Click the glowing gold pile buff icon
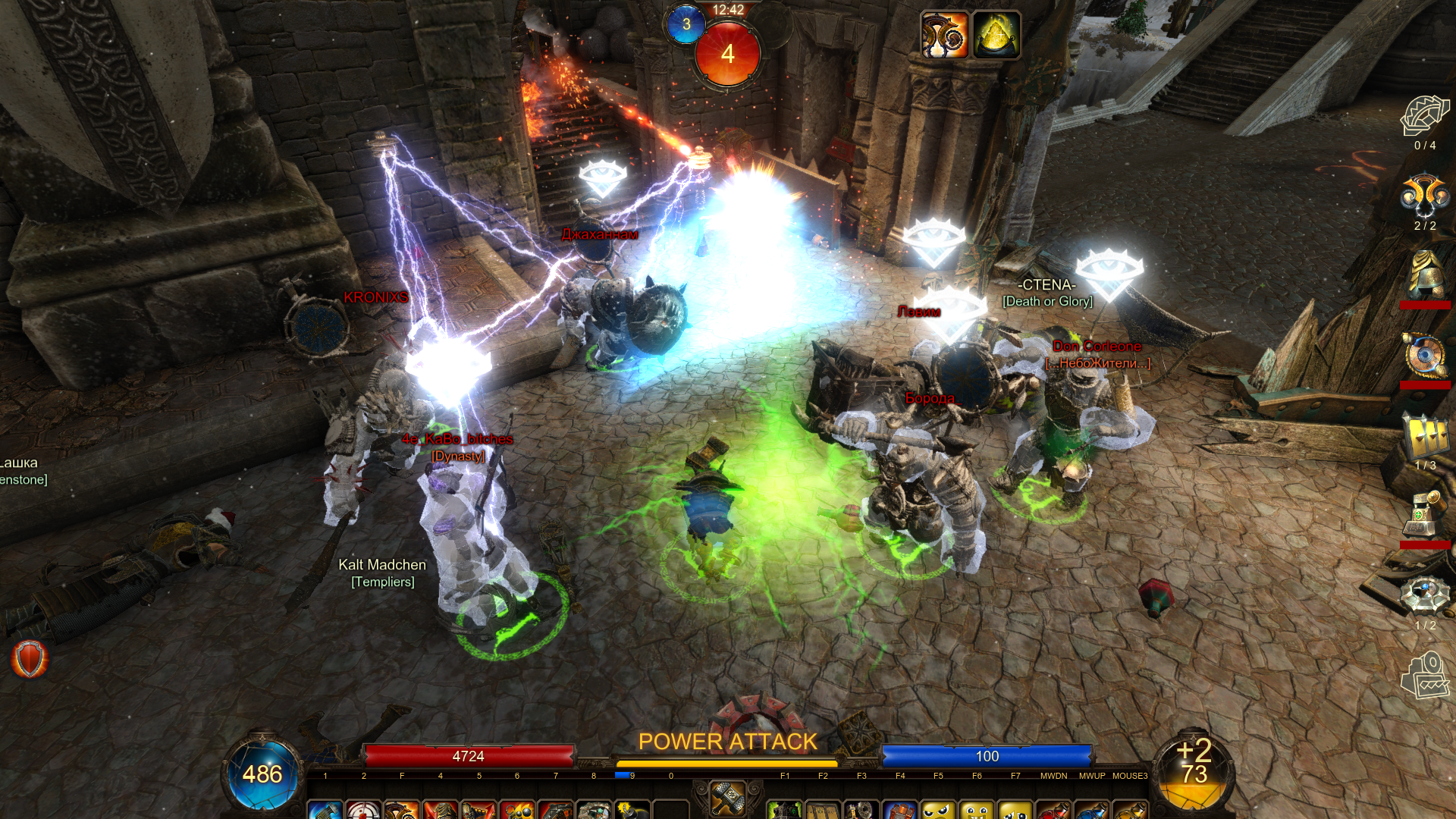1456x819 pixels. click(996, 35)
